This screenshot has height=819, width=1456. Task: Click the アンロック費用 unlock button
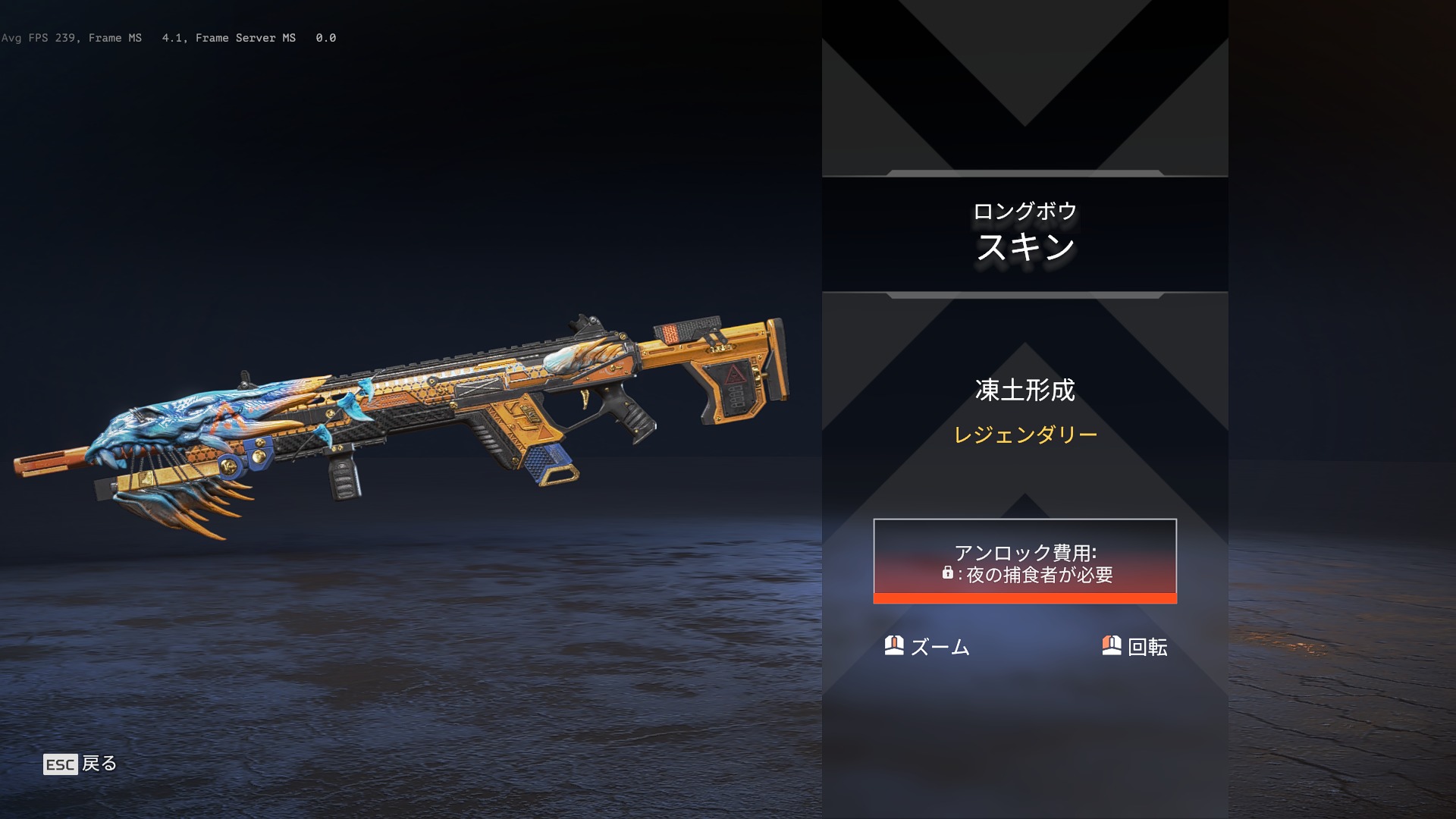1025,561
